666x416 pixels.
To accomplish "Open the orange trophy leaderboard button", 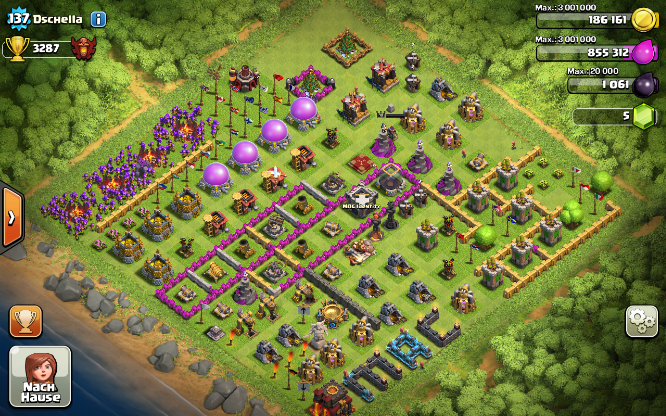I will pos(26,321).
